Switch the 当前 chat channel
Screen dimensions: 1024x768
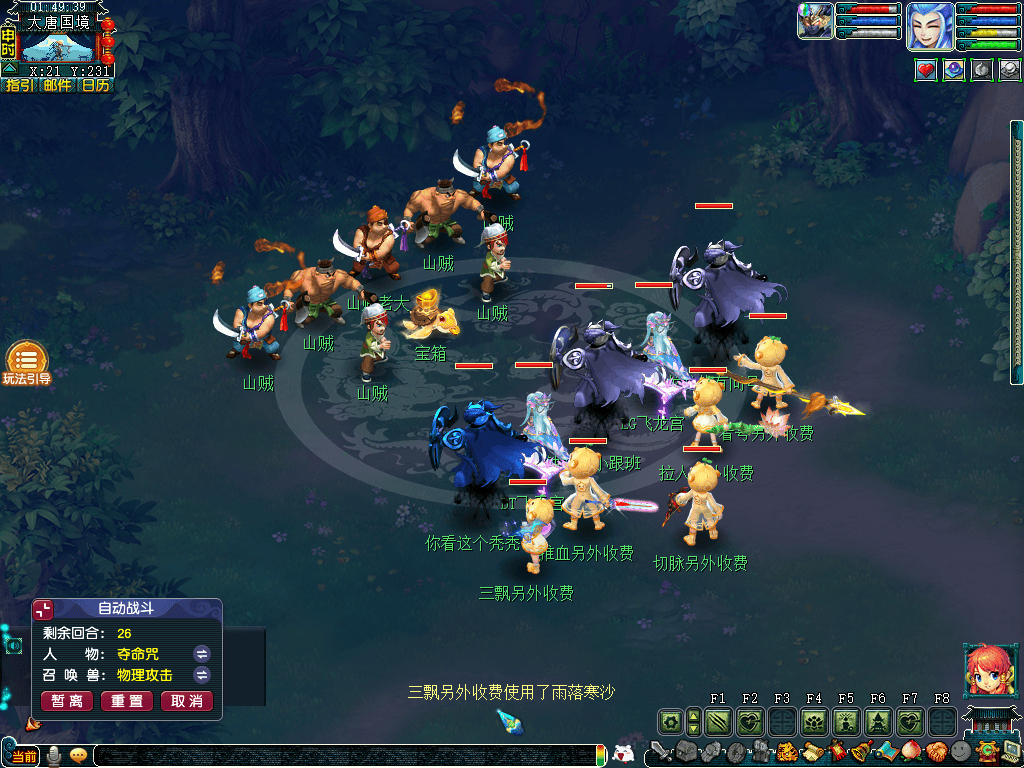point(24,756)
